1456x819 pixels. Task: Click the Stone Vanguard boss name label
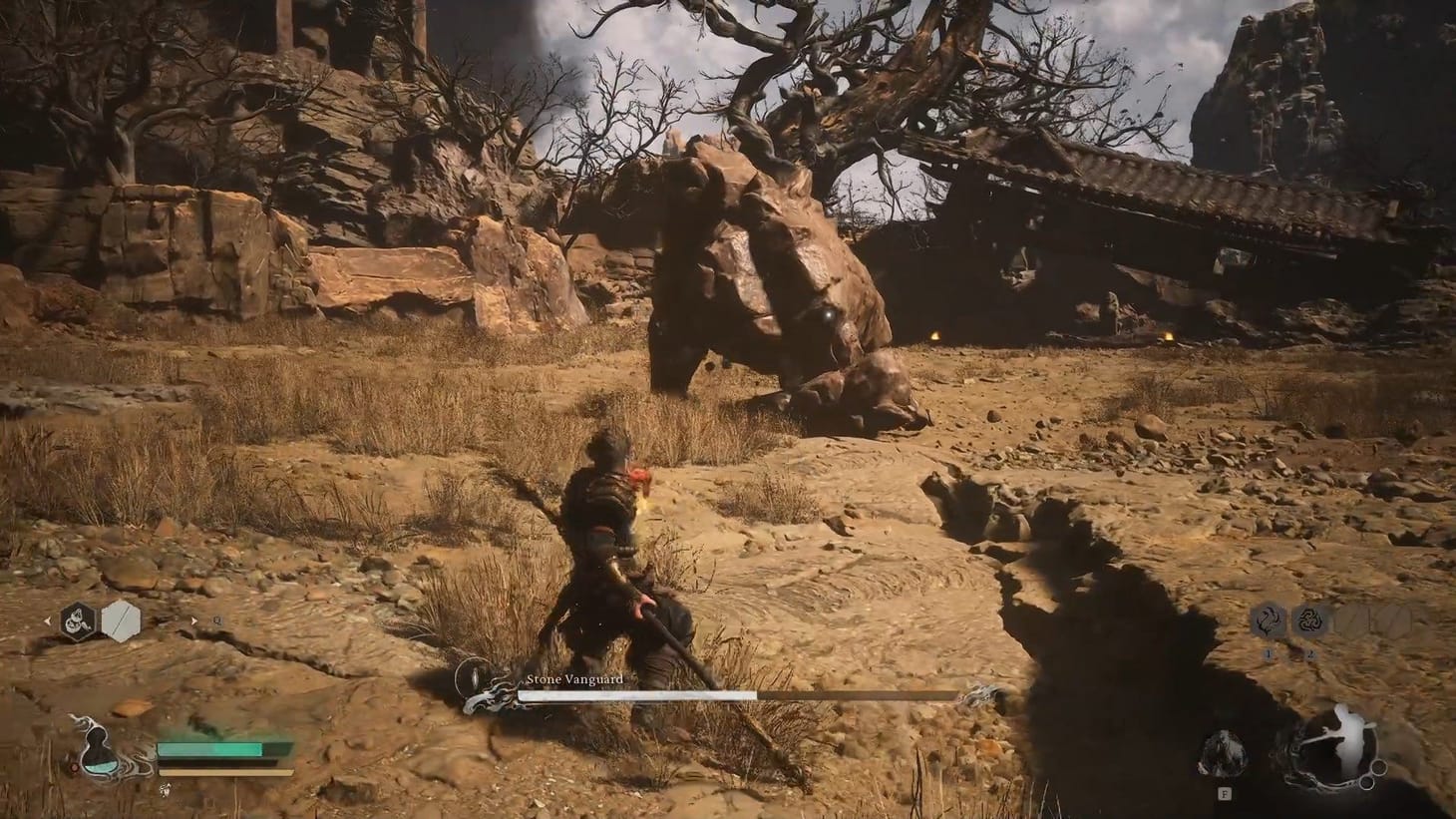point(576,677)
